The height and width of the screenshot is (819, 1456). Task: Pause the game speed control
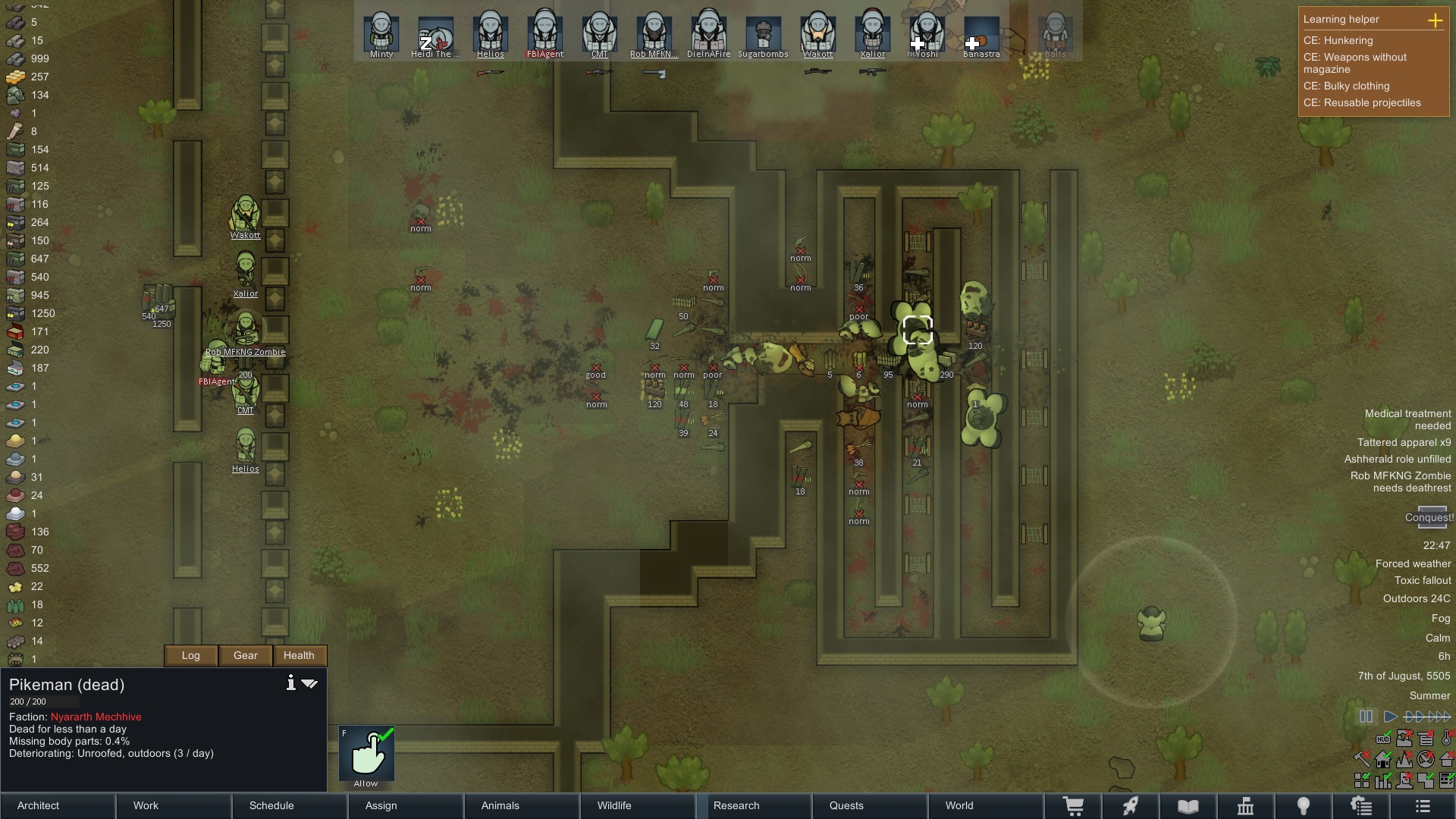click(x=1366, y=717)
